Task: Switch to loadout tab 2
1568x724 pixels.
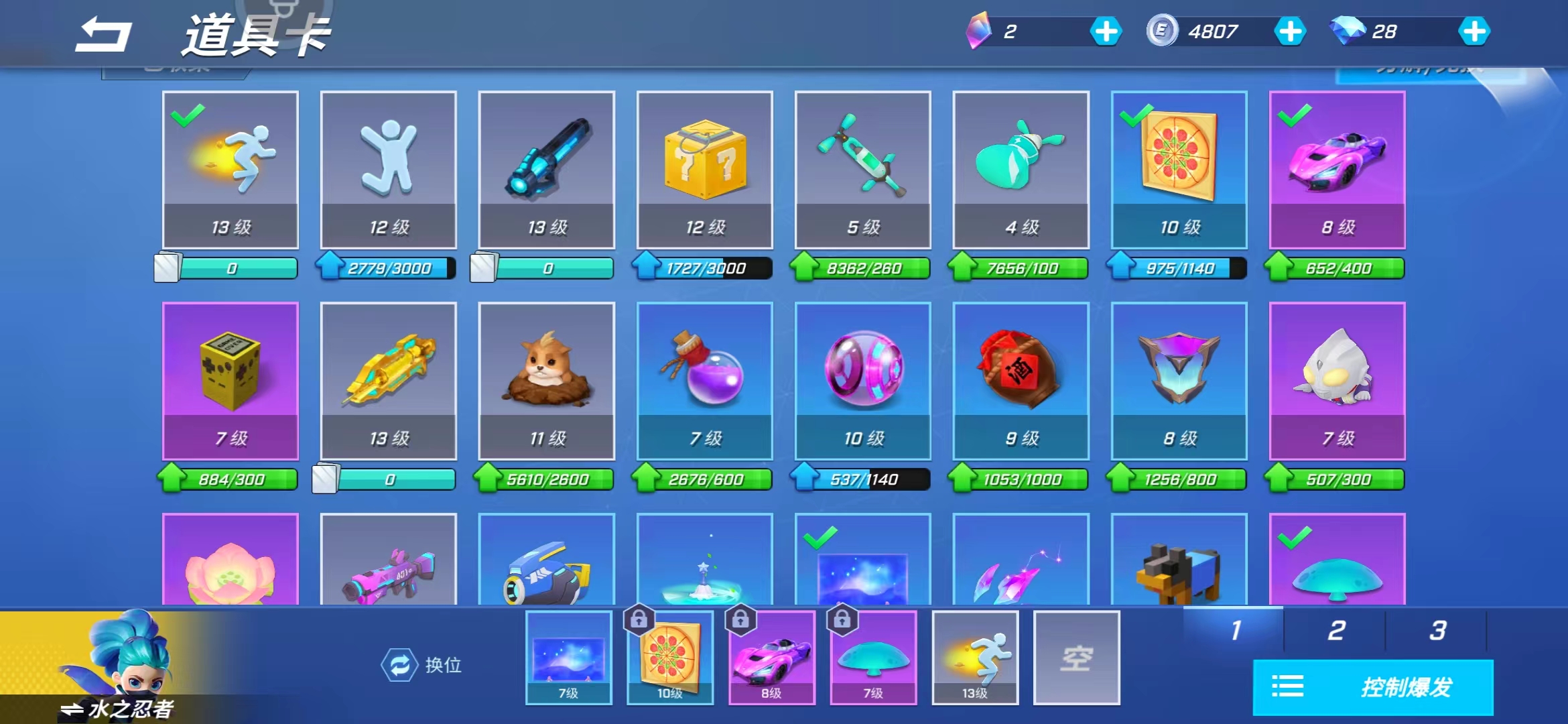Action: coord(1335,630)
